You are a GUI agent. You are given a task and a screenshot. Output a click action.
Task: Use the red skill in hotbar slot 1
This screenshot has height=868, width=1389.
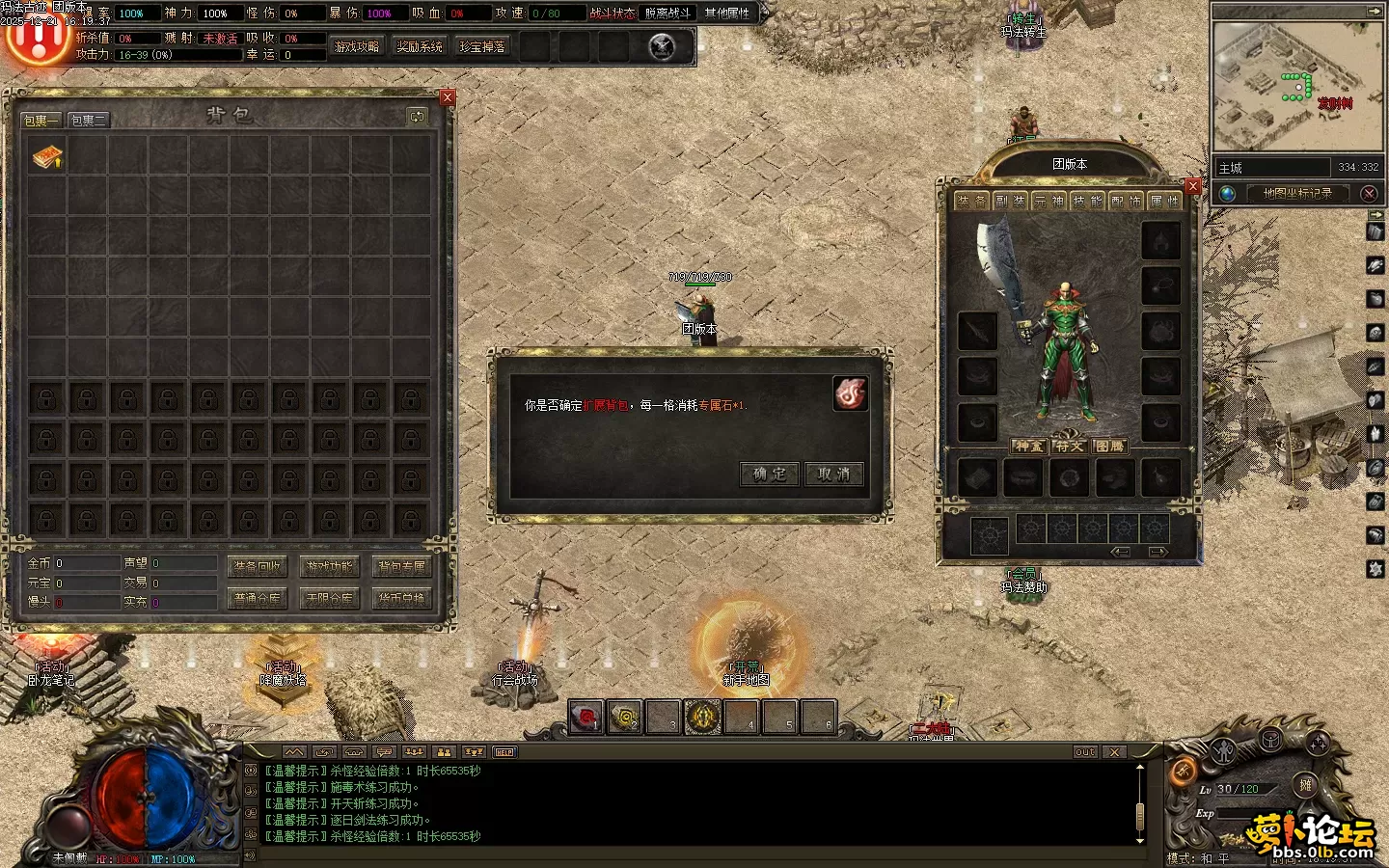tap(586, 717)
